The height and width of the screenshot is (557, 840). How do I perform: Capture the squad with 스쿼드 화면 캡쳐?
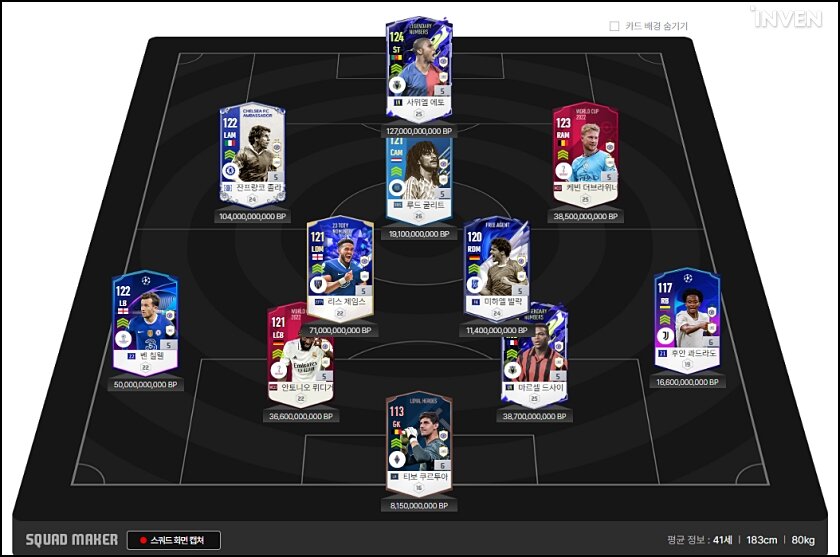(x=174, y=540)
